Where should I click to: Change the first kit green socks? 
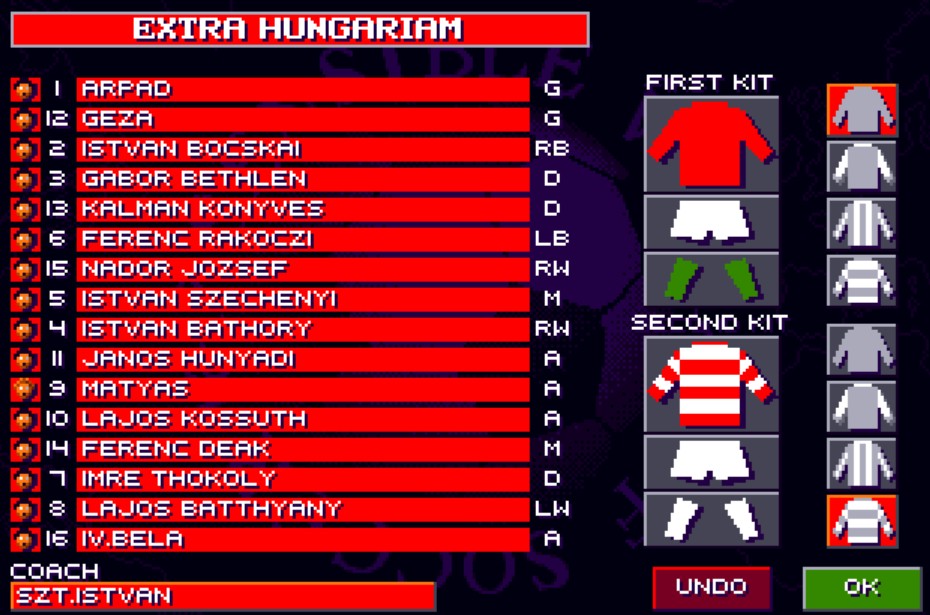[x=711, y=278]
